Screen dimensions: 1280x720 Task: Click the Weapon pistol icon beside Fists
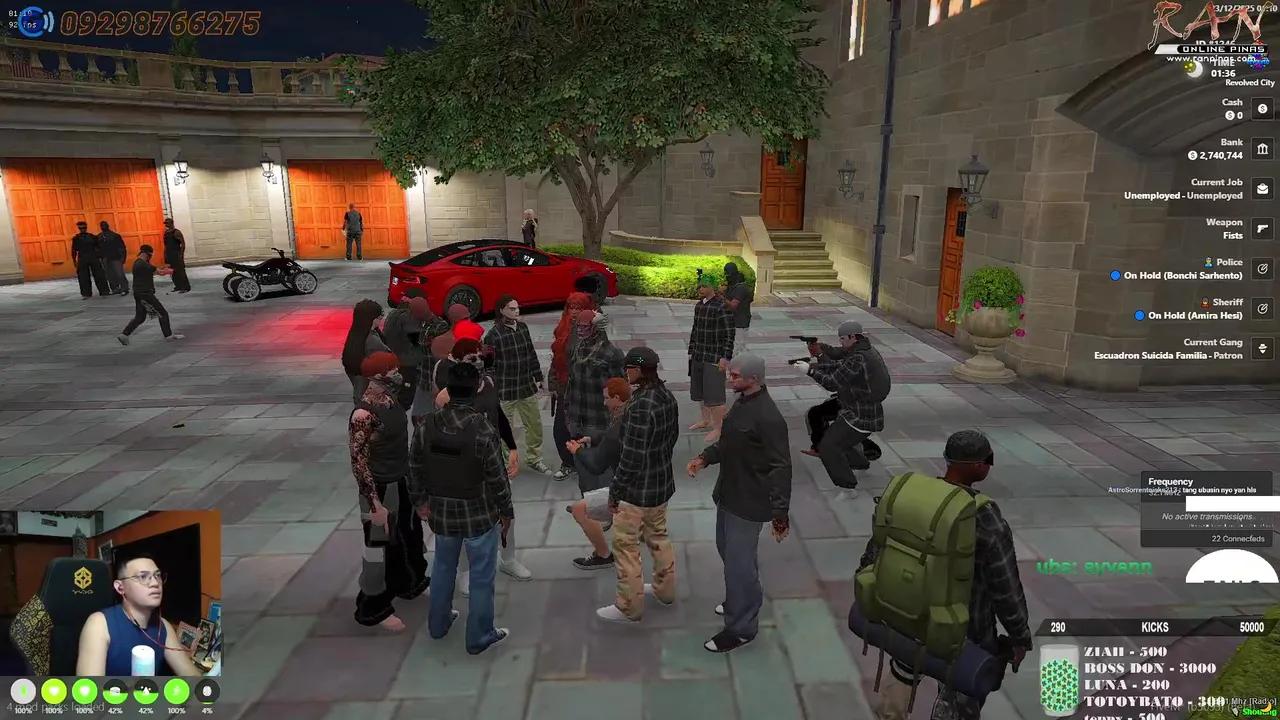(x=1262, y=228)
